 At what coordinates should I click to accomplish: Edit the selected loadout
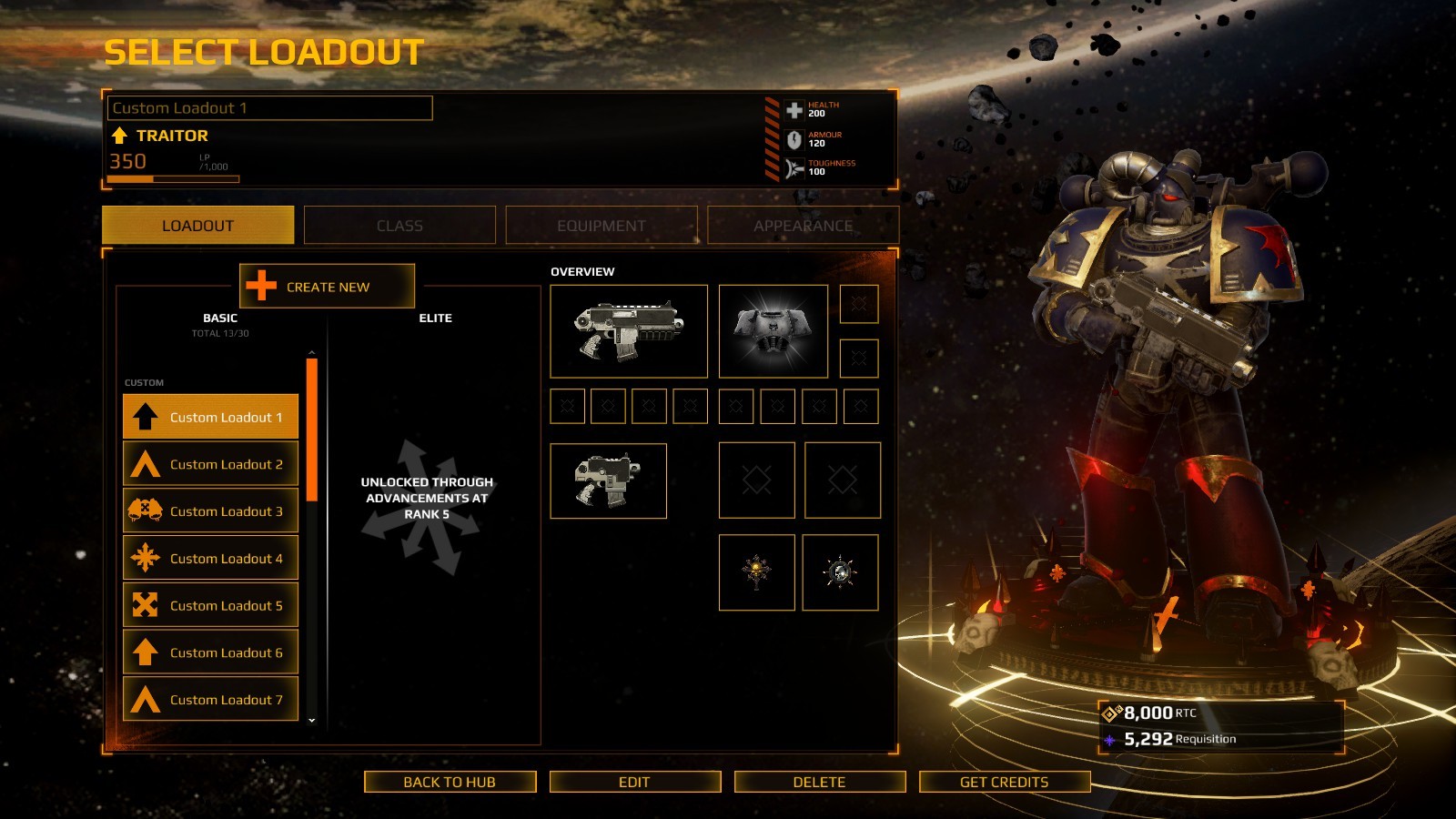634,782
